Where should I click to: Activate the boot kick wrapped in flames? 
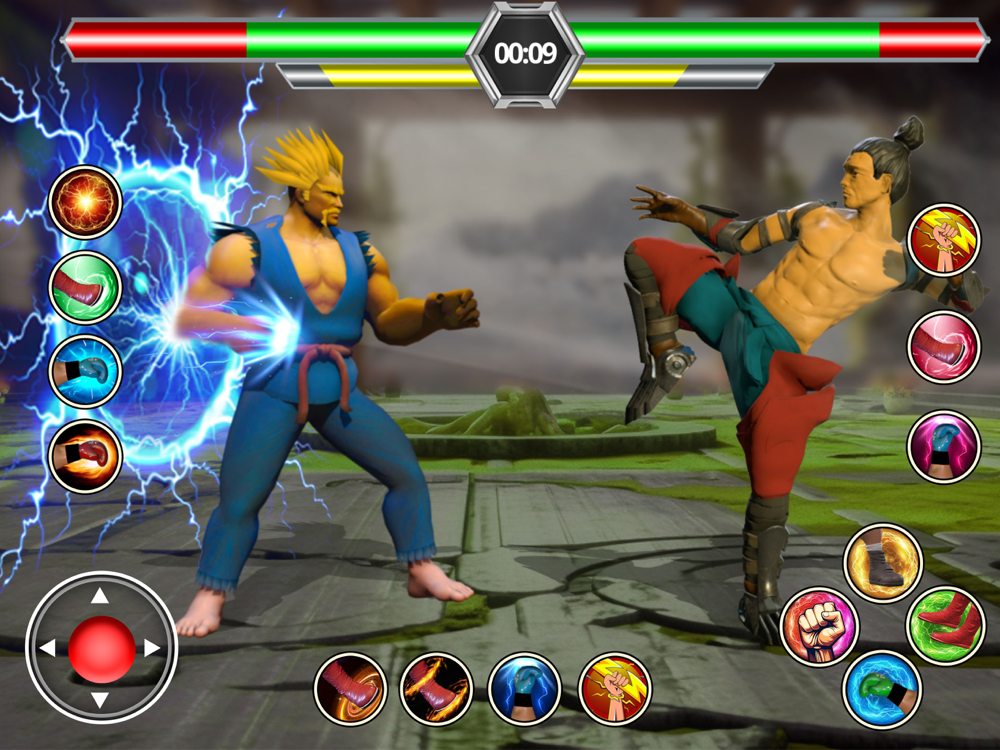pyautogui.click(x=436, y=689)
